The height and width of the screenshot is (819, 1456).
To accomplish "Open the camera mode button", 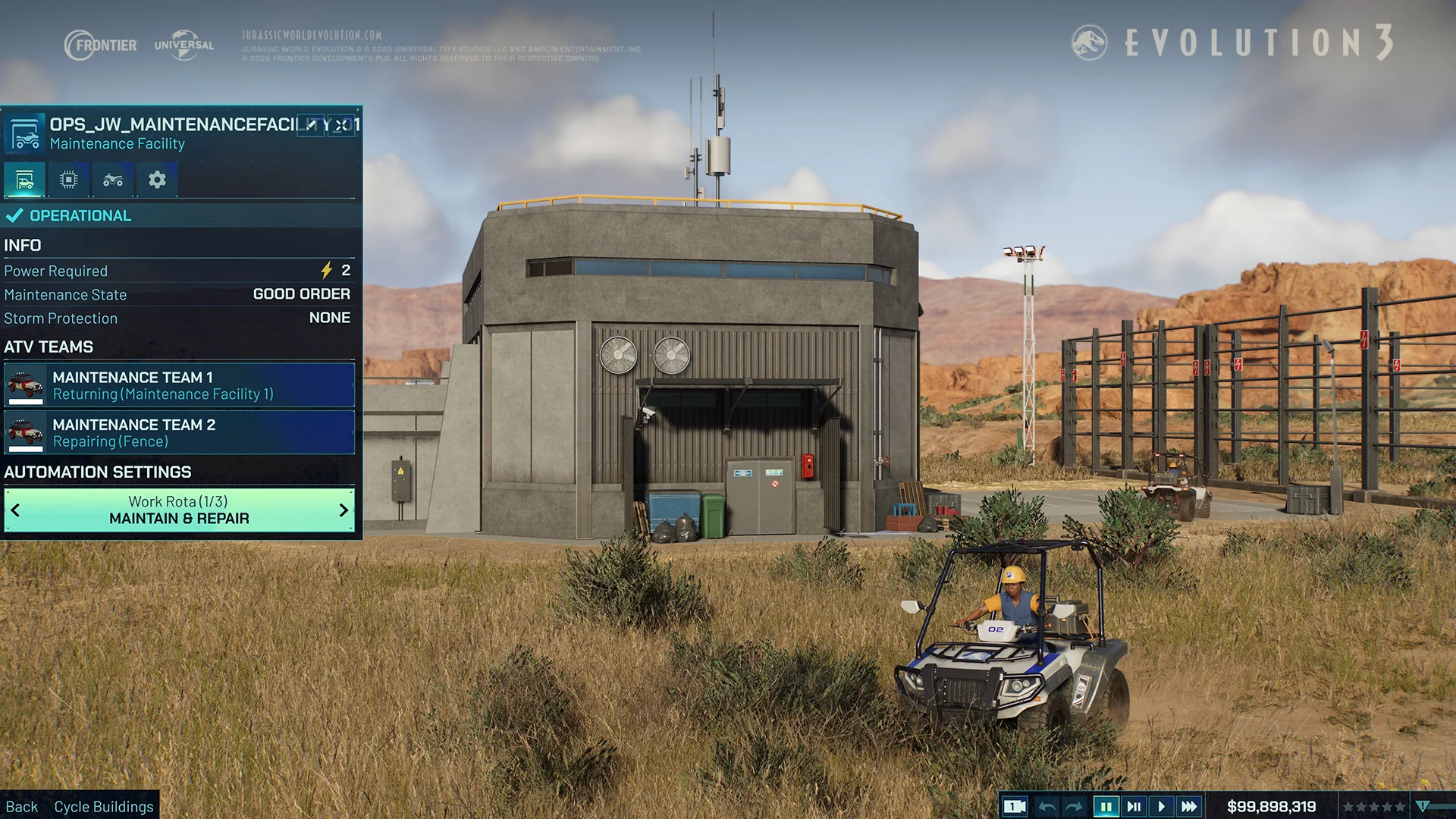I will pos(1014,807).
